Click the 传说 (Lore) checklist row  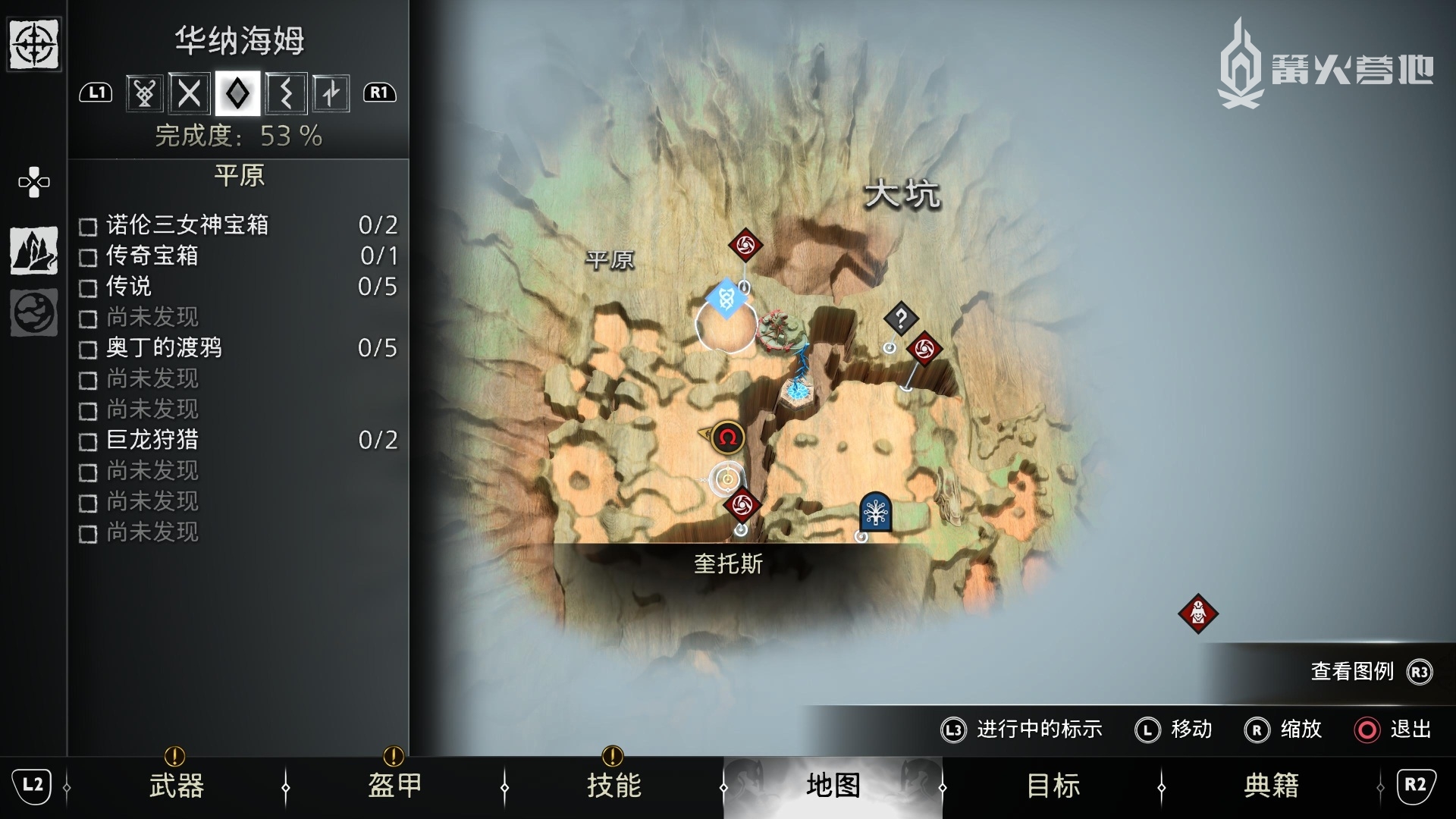239,287
